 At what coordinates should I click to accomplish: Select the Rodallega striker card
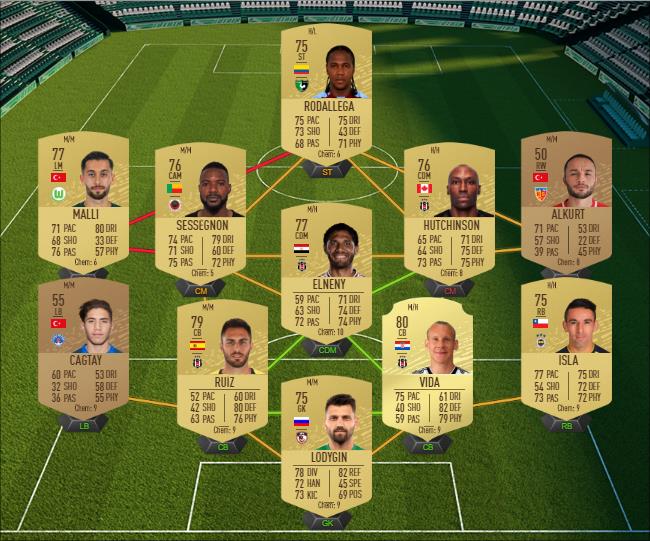pyautogui.click(x=326, y=95)
